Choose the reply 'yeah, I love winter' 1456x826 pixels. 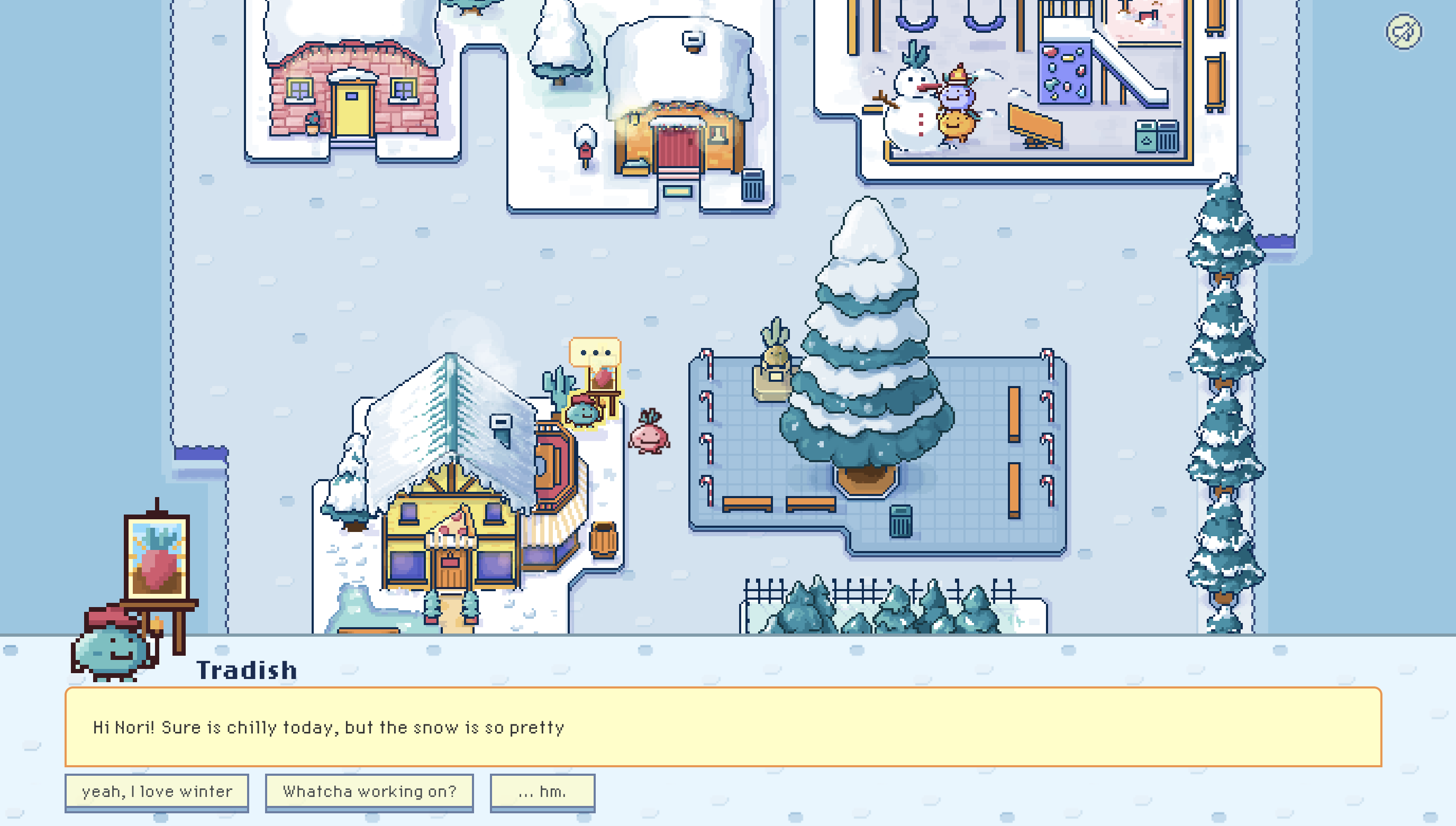(x=157, y=792)
